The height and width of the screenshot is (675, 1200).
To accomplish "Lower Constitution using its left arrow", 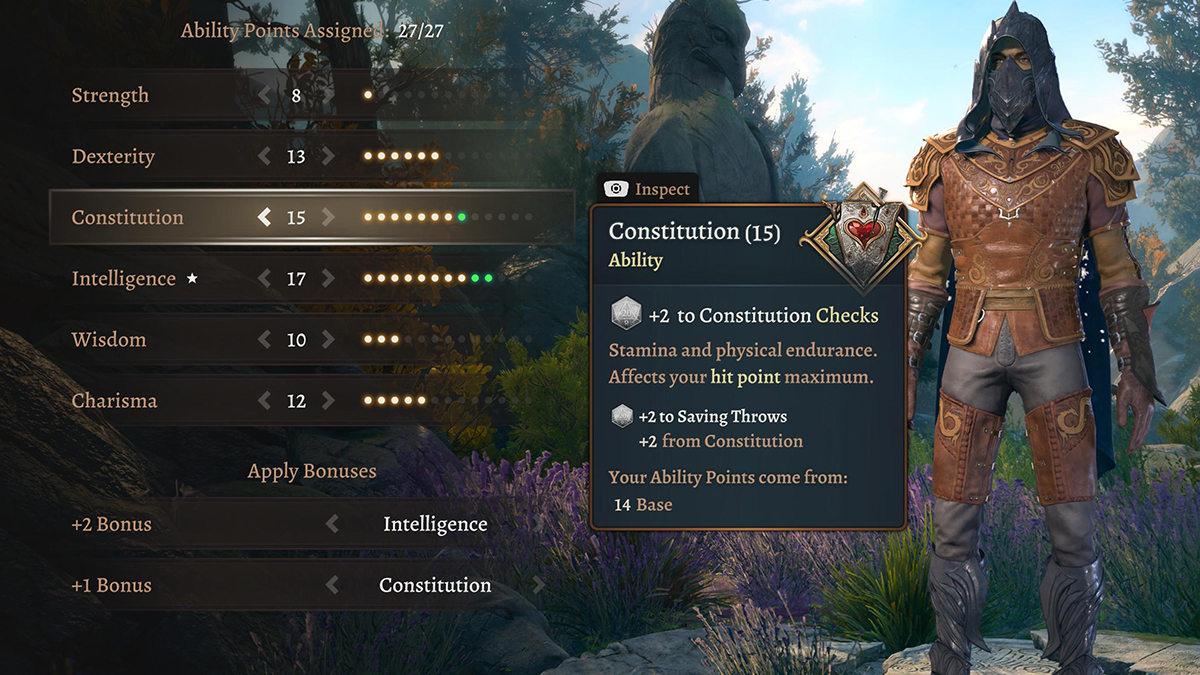I will pos(265,217).
